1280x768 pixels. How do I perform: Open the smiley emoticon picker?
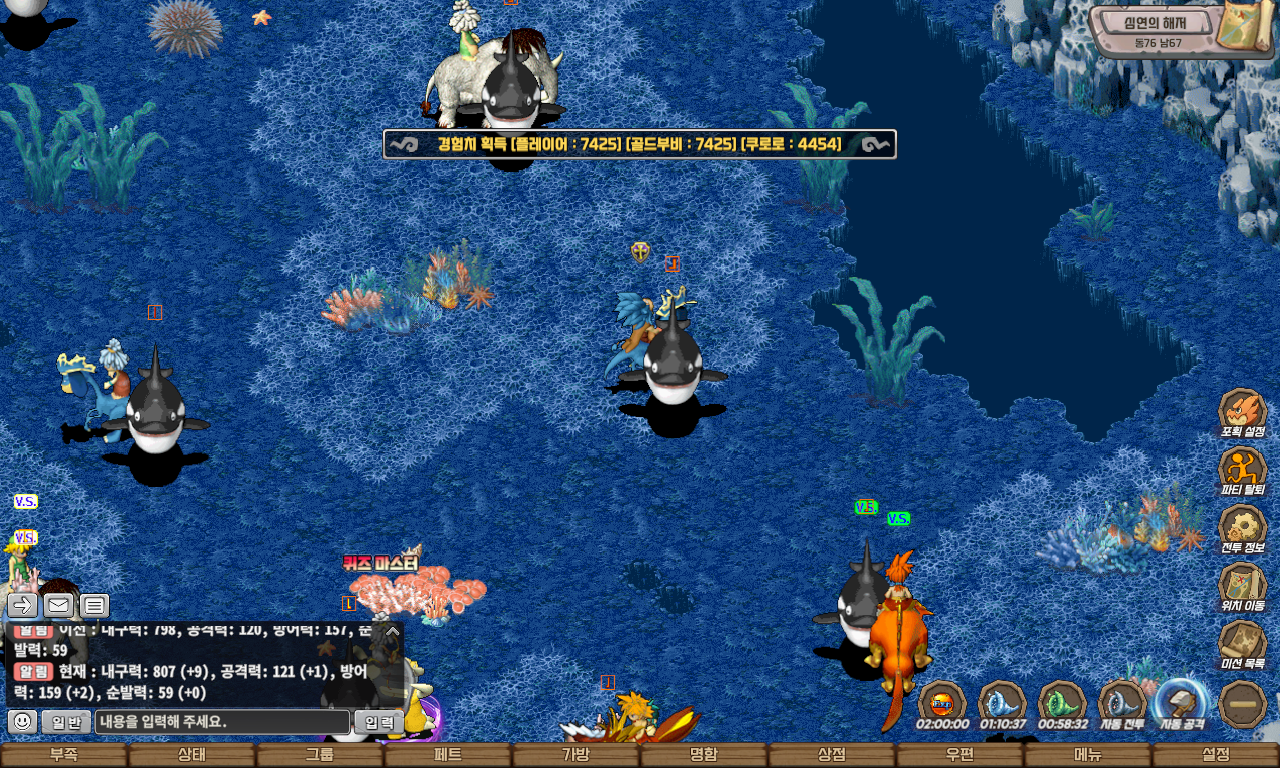(22, 722)
